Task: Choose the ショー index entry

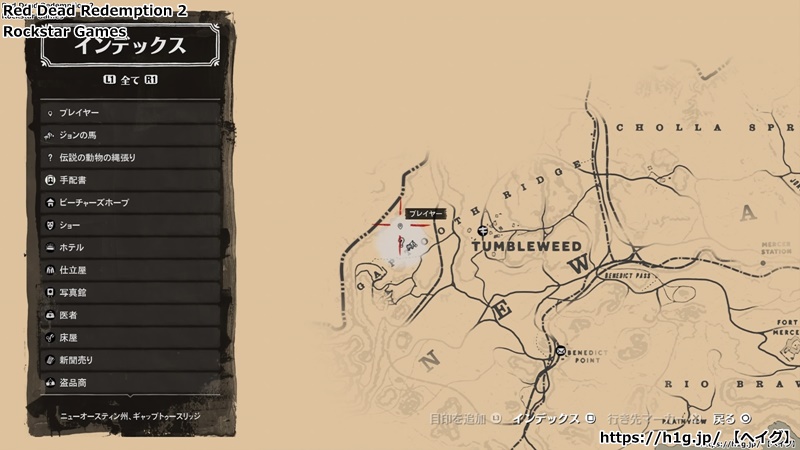Action: click(130, 225)
